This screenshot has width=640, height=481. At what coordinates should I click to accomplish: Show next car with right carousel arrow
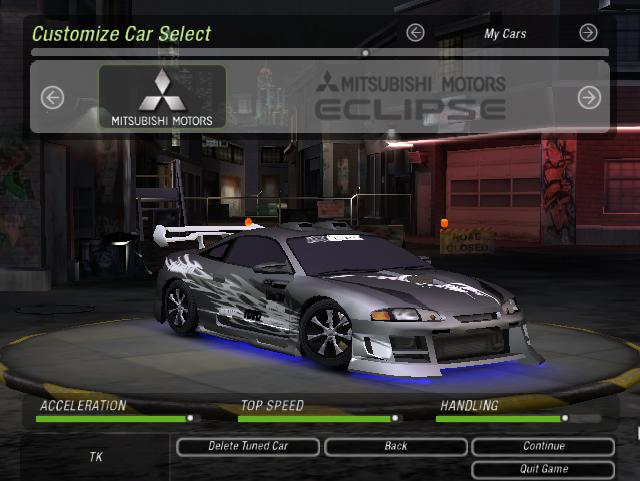pyautogui.click(x=589, y=97)
